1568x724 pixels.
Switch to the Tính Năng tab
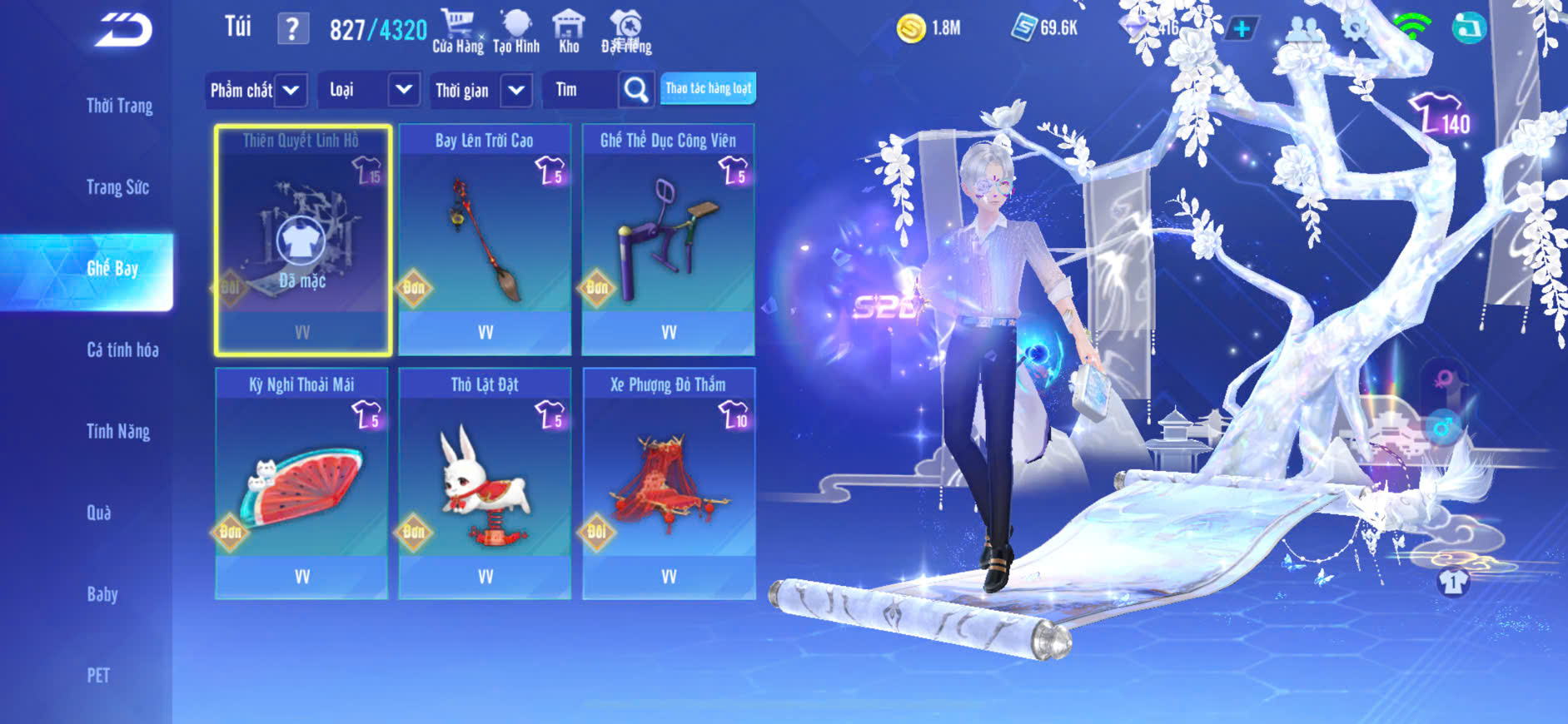118,431
